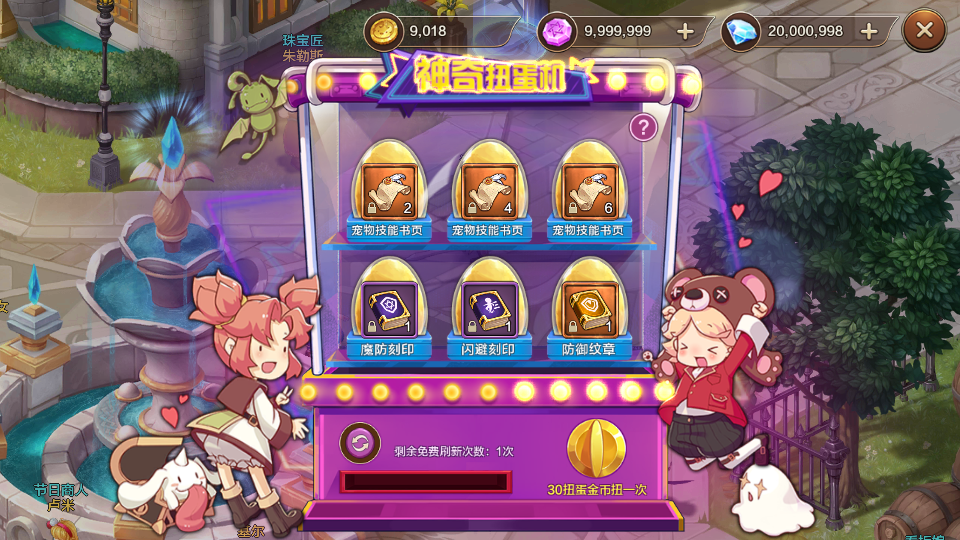Select the pet skill page egg with quantity 2
960x540 pixels.
click(x=389, y=191)
